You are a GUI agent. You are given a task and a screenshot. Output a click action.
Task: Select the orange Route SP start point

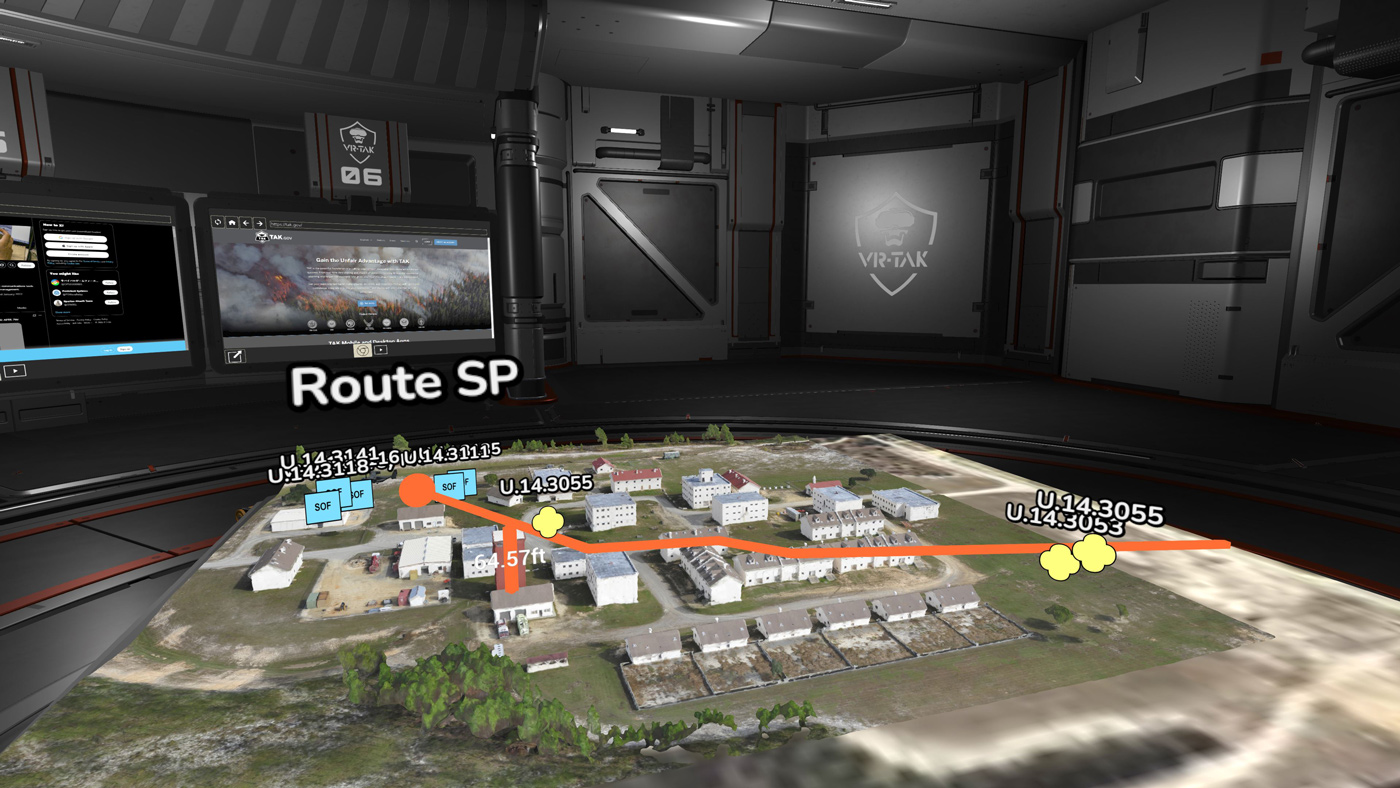415,490
